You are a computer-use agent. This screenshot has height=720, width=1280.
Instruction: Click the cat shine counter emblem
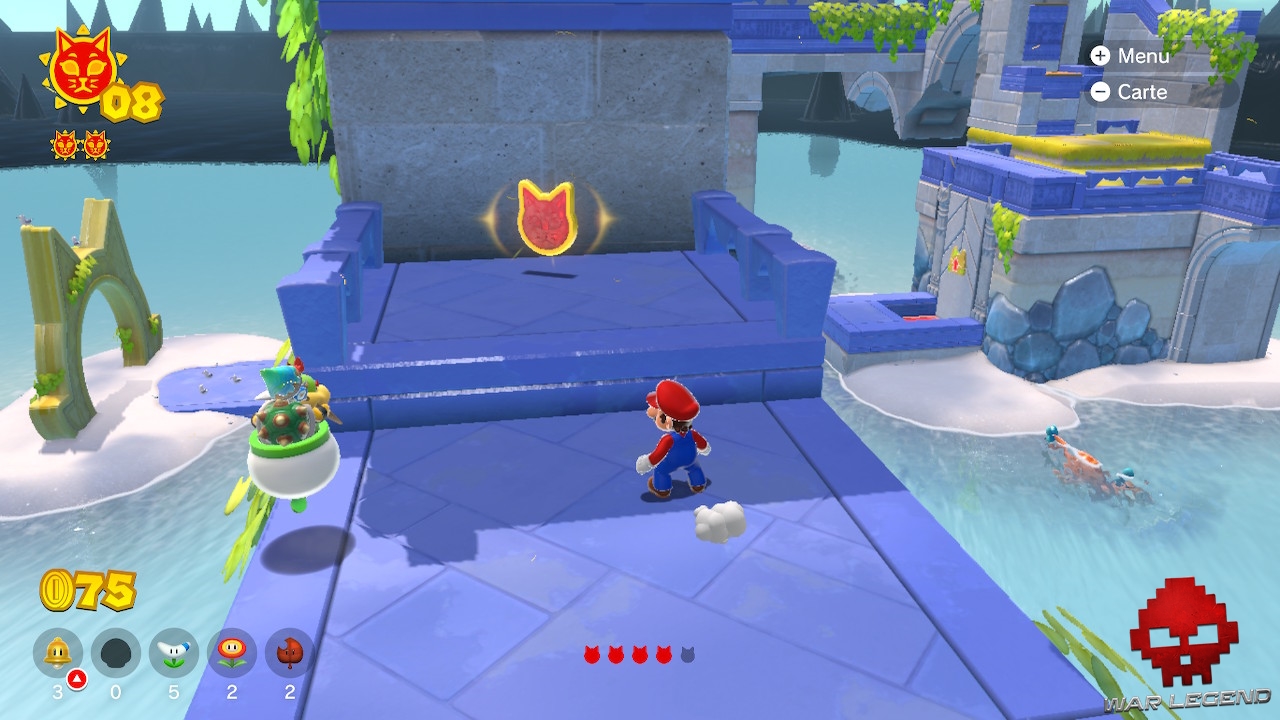(x=83, y=68)
